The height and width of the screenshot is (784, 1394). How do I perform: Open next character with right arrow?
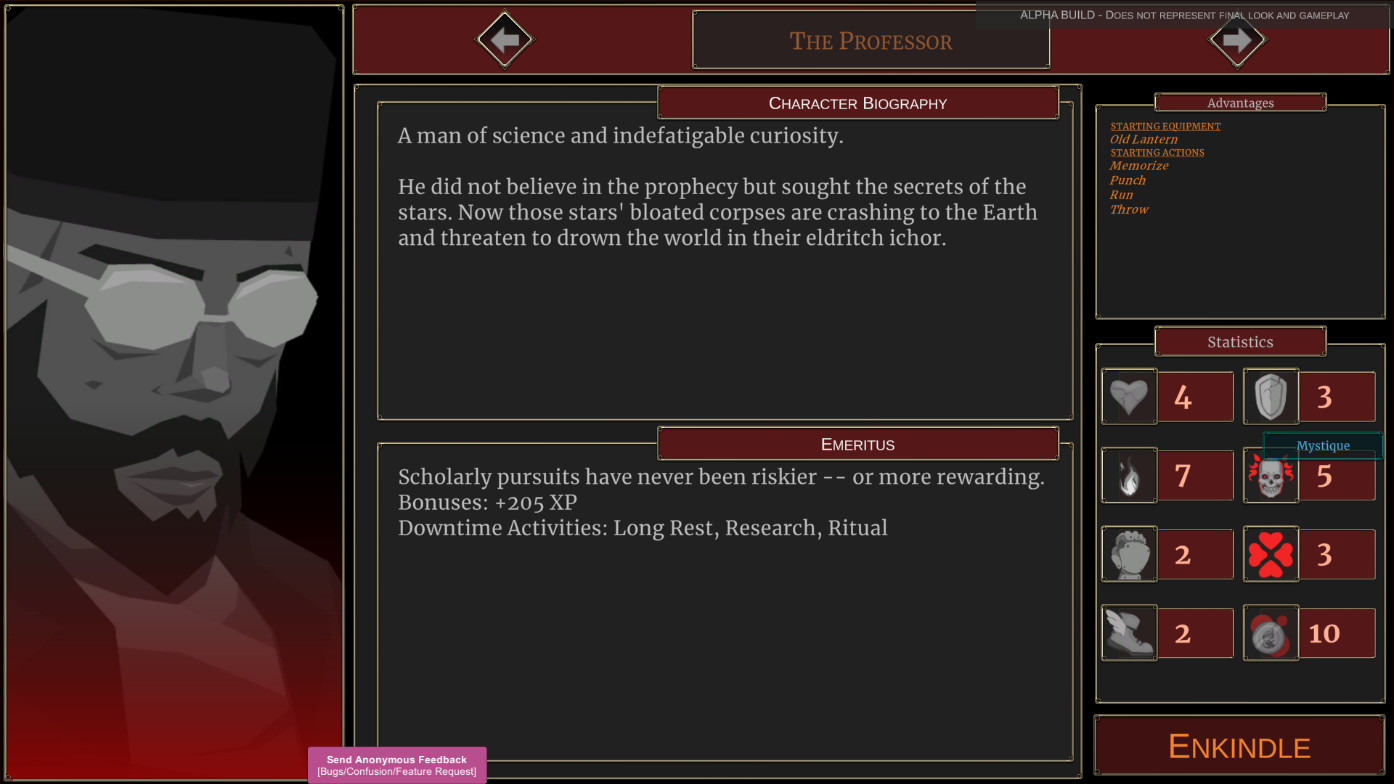1237,41
